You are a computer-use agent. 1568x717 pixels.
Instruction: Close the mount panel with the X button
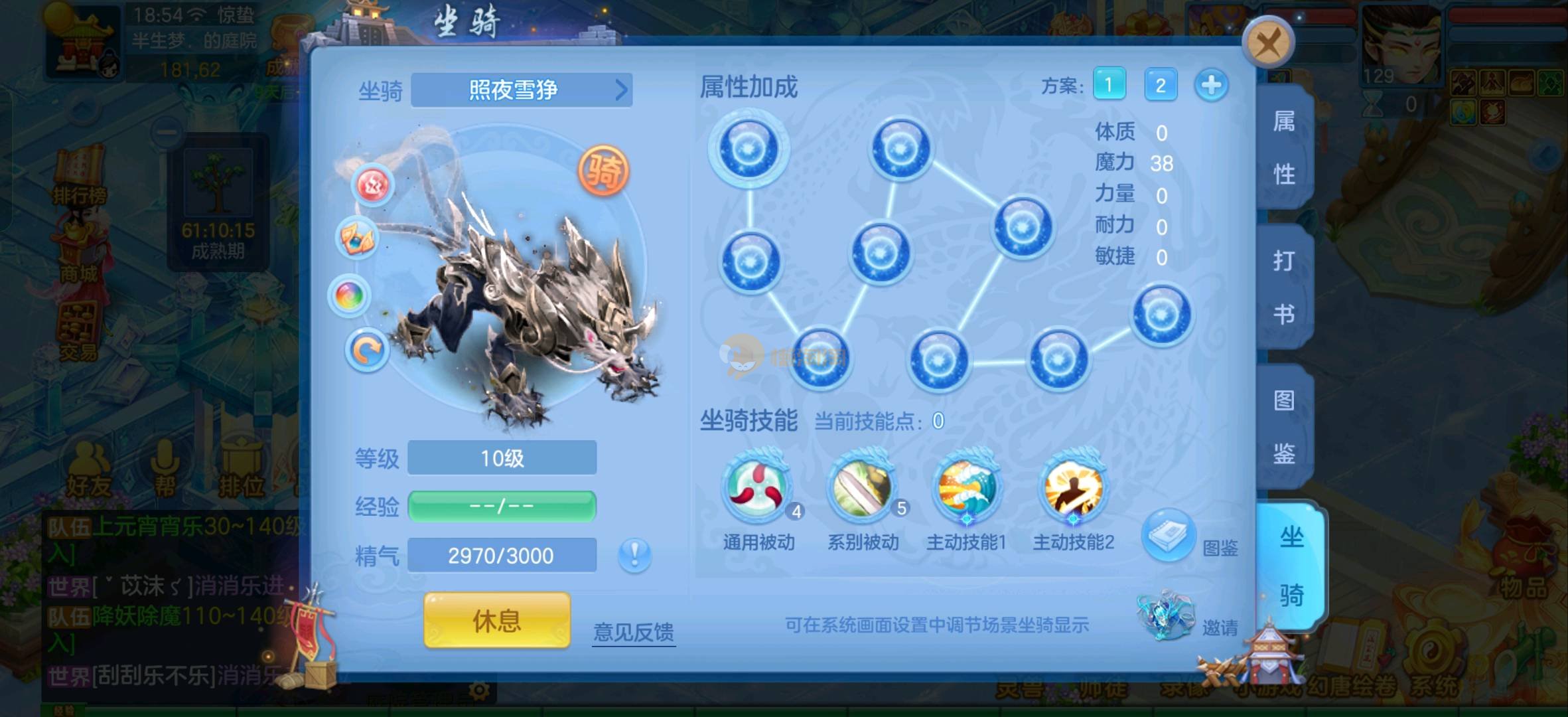1267,43
